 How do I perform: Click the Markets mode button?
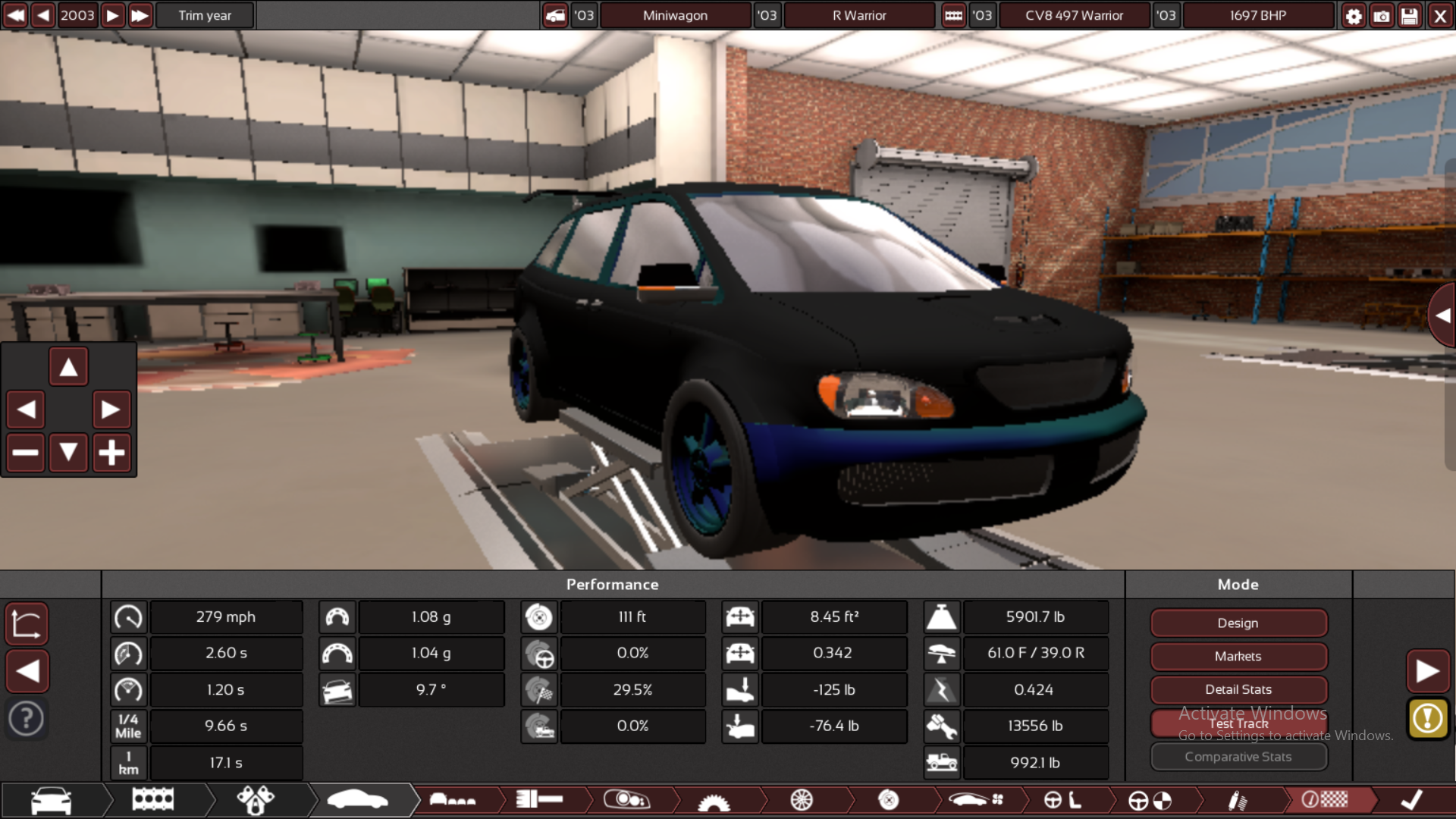pyautogui.click(x=1238, y=656)
